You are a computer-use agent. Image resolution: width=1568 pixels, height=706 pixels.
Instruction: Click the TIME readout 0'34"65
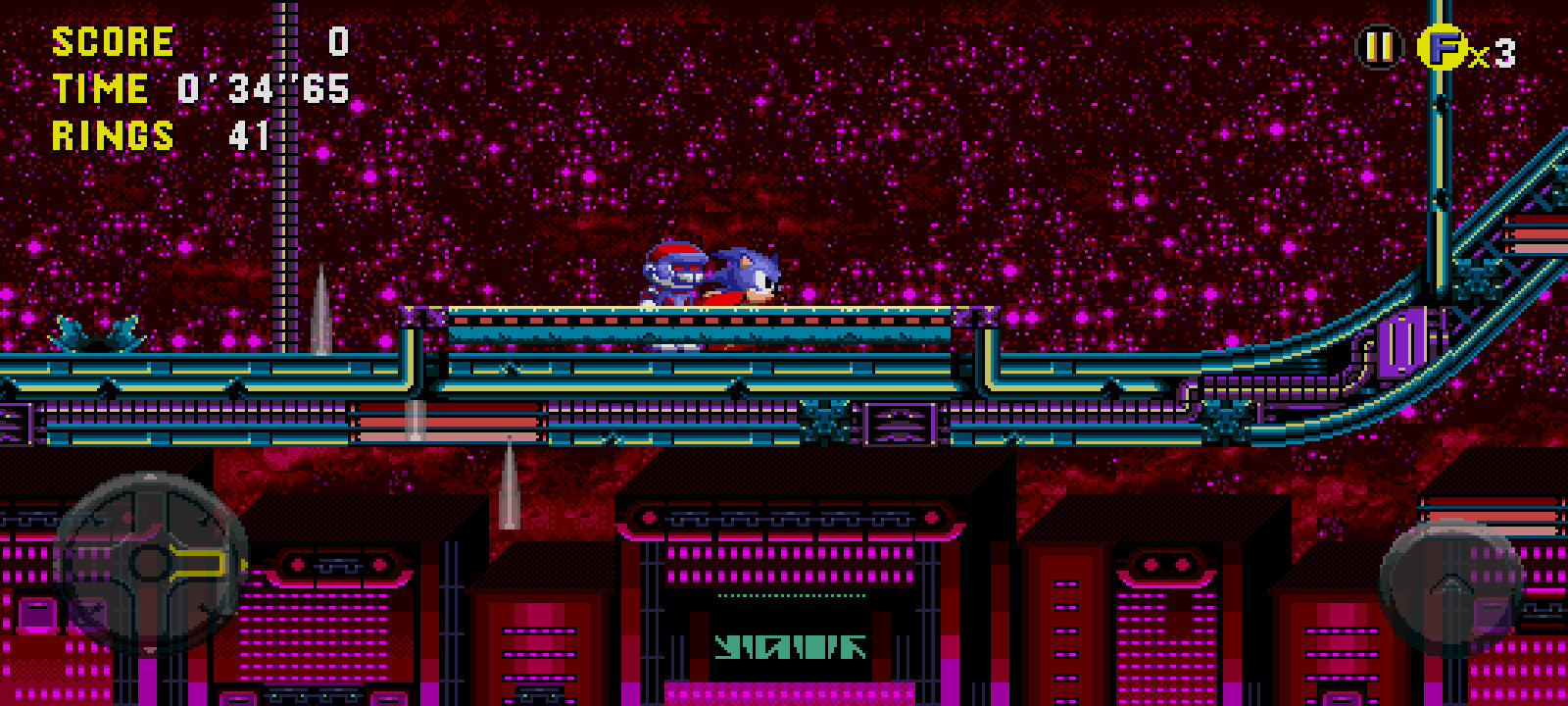[260, 88]
